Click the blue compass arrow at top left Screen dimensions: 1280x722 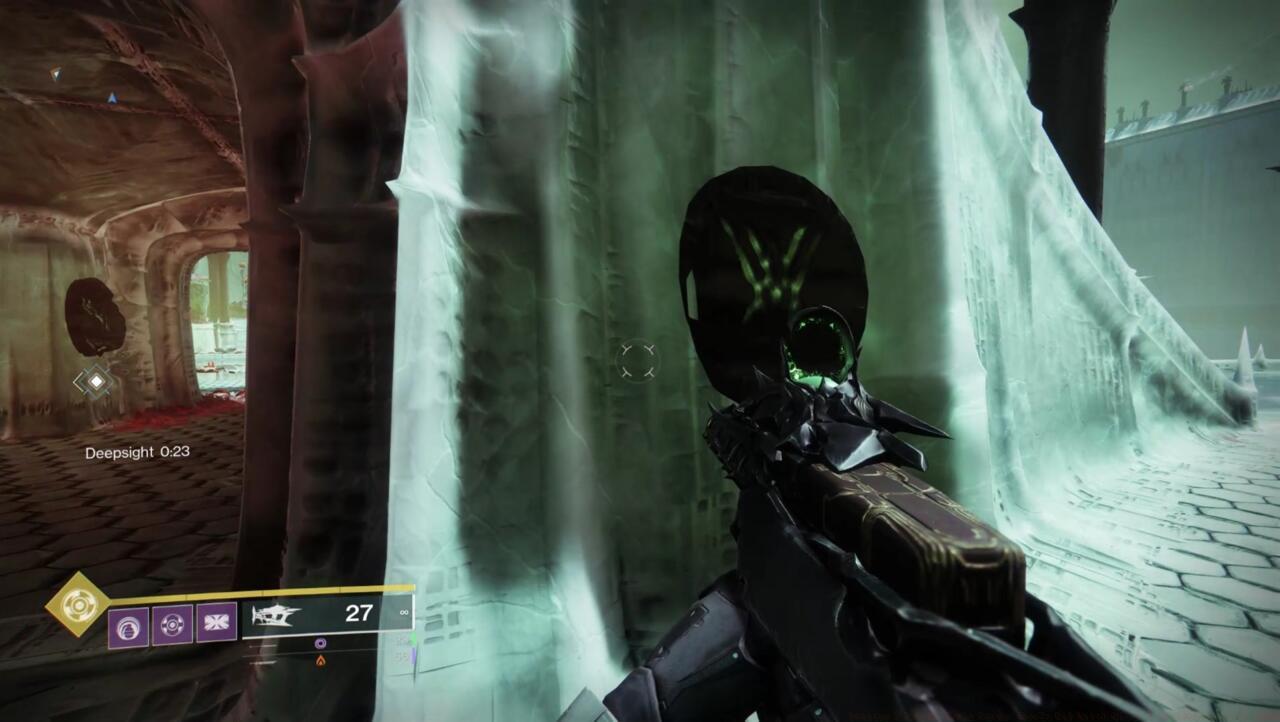click(x=112, y=97)
